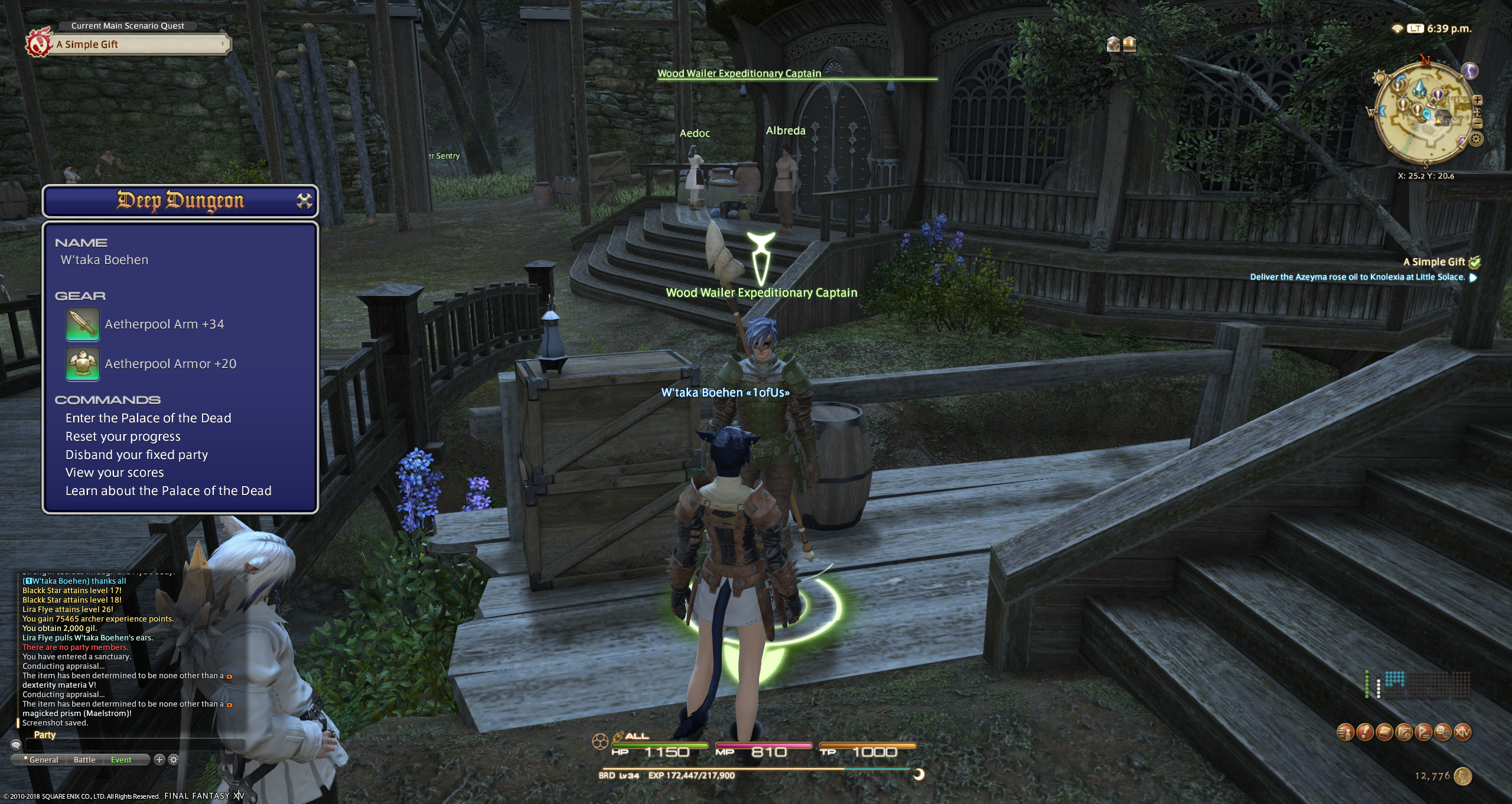Screen dimensions: 1512x804
Task: Select Disband your fixed party
Action: 136,455
